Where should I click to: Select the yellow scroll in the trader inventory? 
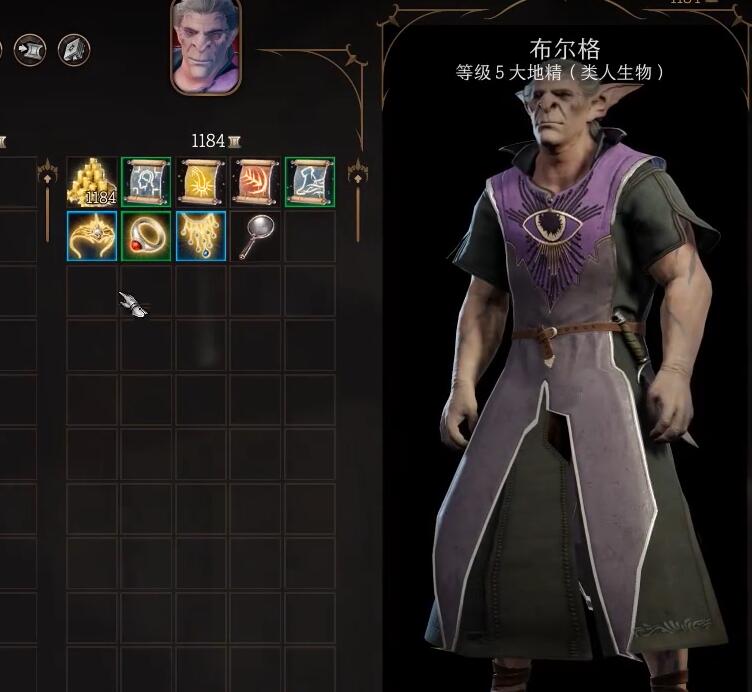[201, 182]
